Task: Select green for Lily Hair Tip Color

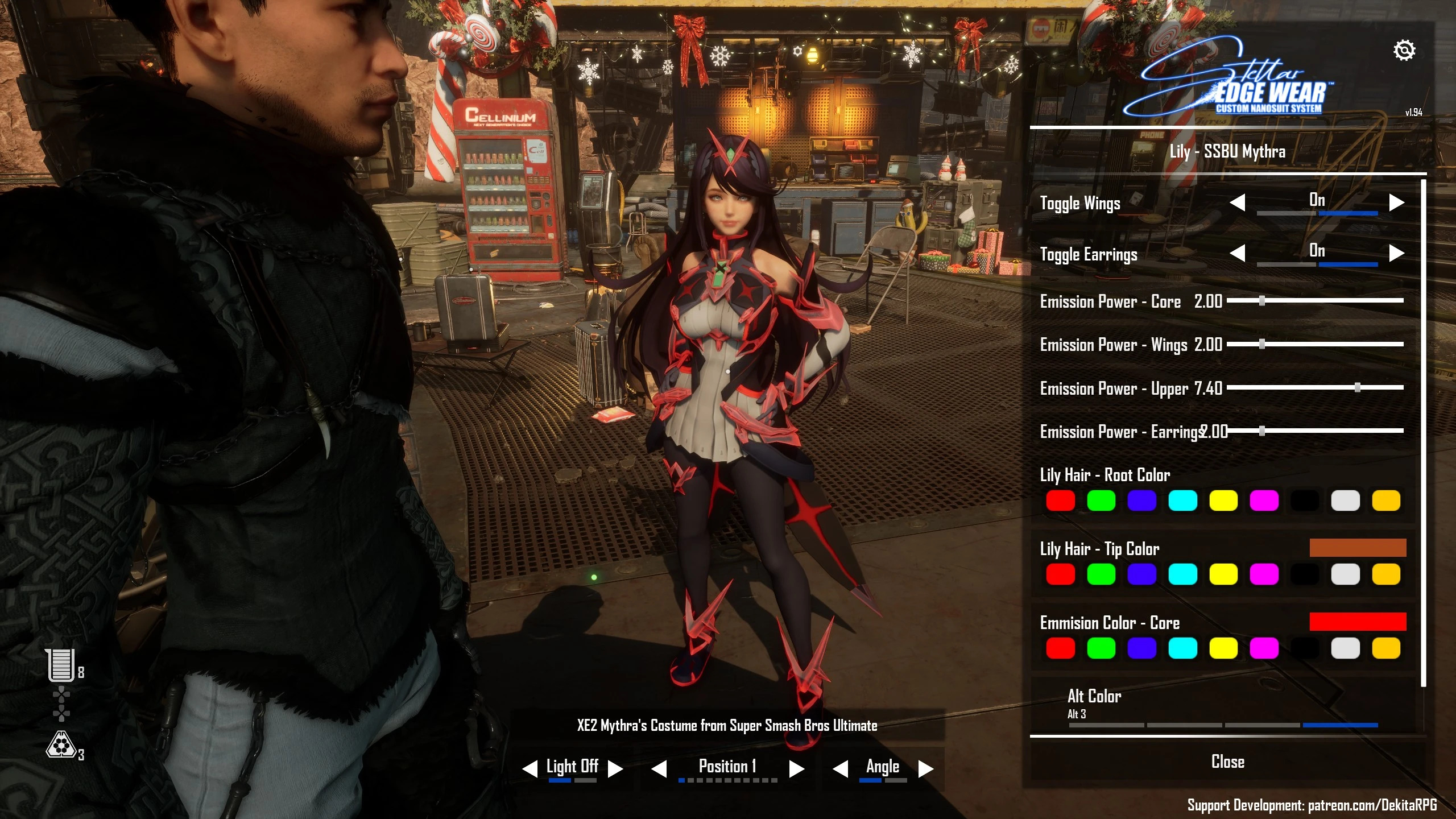Action: coord(1101,574)
